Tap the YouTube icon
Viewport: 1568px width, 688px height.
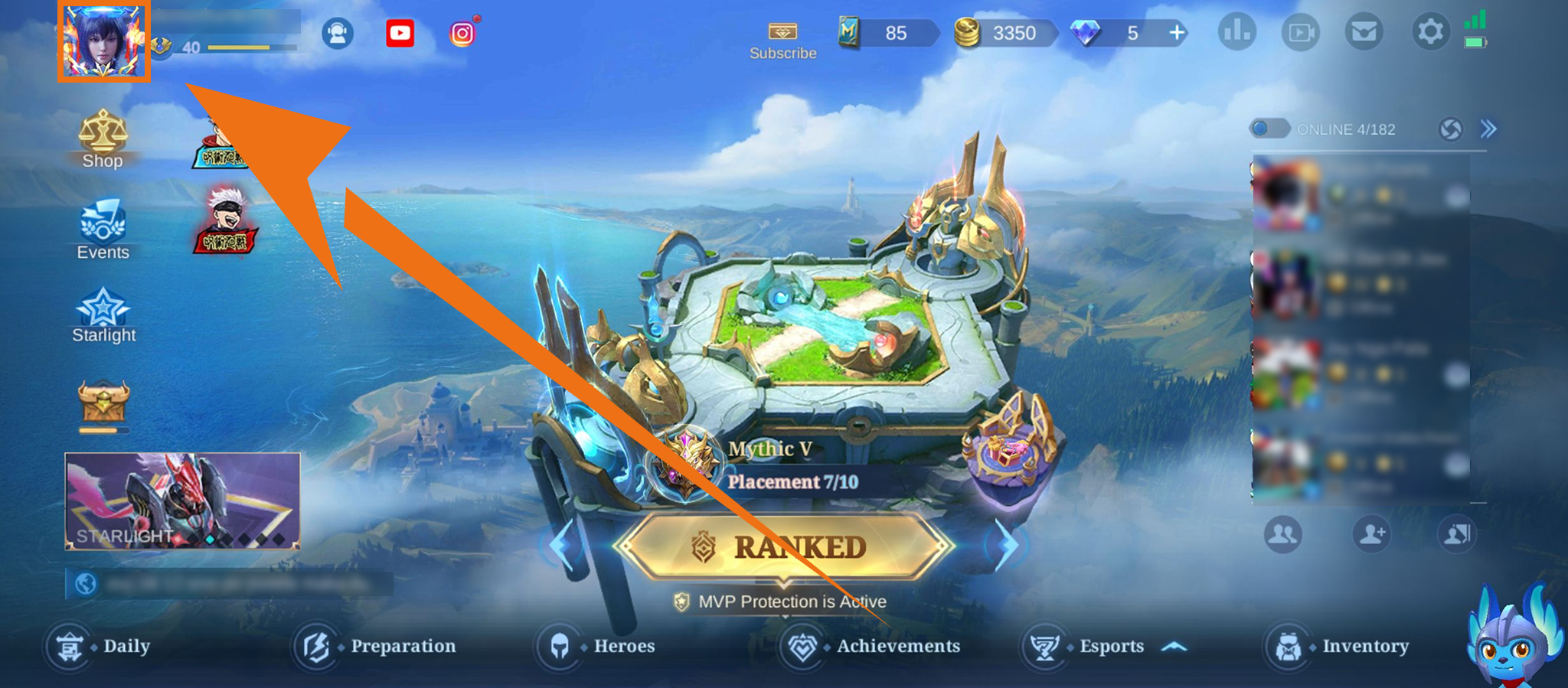(x=400, y=33)
